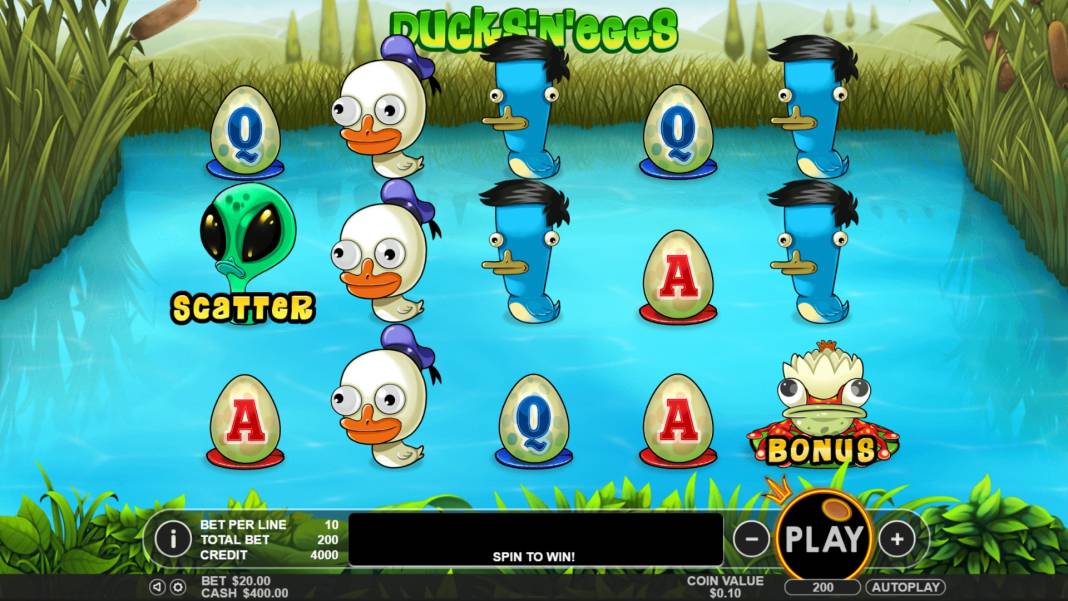The width and height of the screenshot is (1068, 601).
Task: Toggle the sound speaker icon
Action: pyautogui.click(x=157, y=587)
